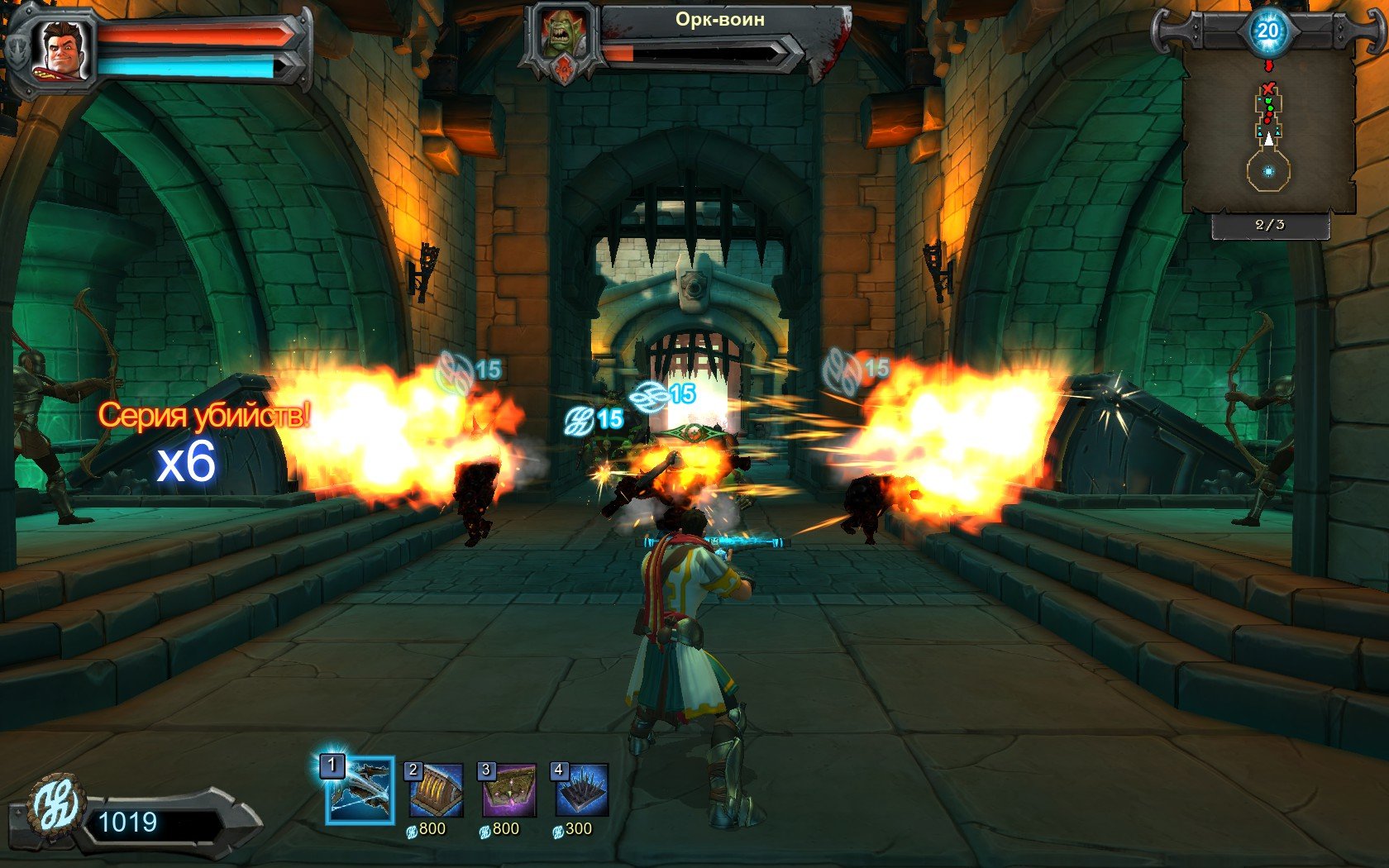Click the hero portrait
The width and height of the screenshot is (1389, 868).
[60, 50]
